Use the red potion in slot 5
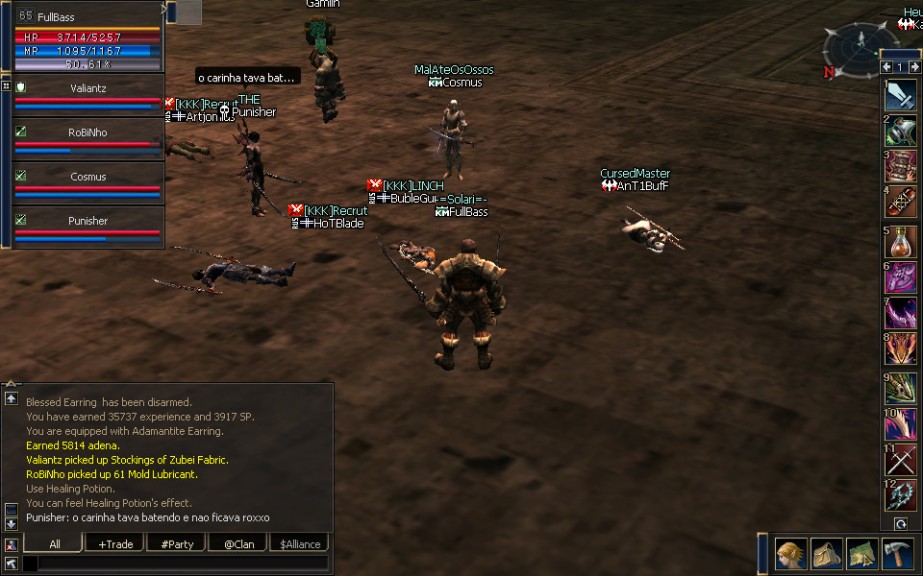This screenshot has height=576, width=923. tap(900, 241)
